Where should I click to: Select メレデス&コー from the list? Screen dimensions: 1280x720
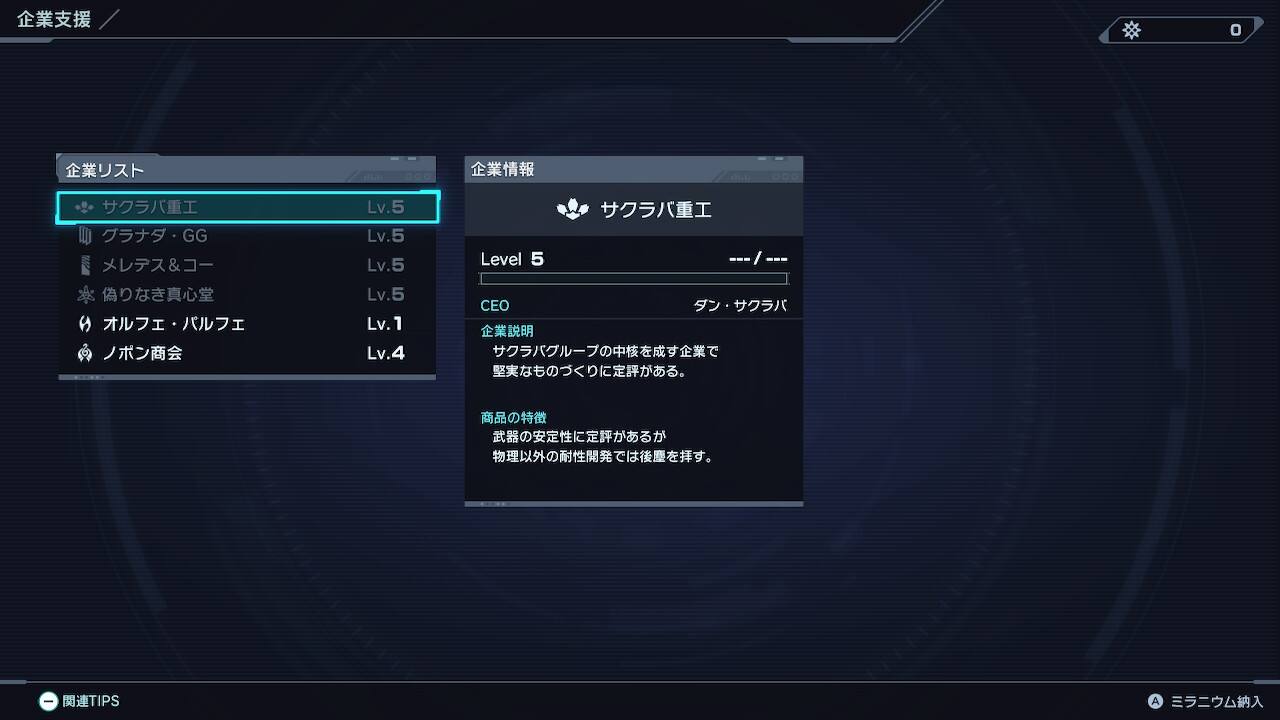[247, 265]
